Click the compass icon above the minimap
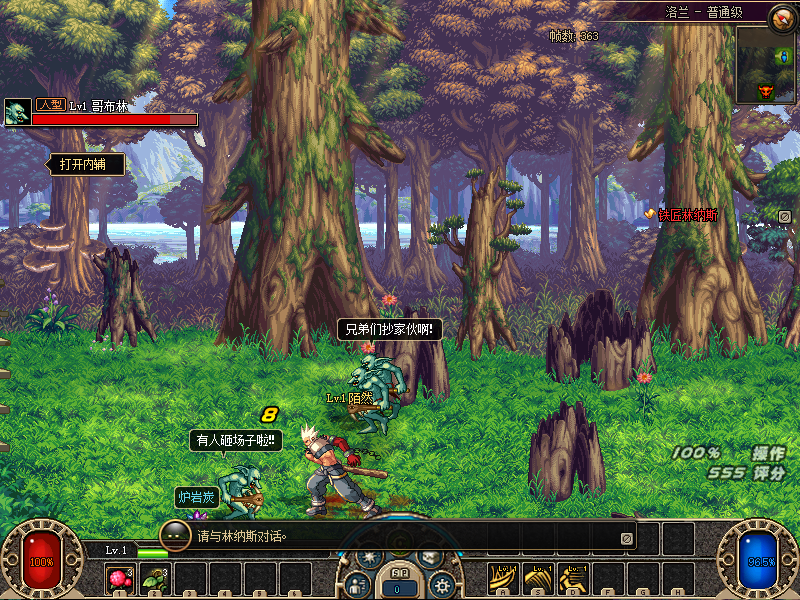Viewport: 800px width, 600px height. [x=782, y=16]
